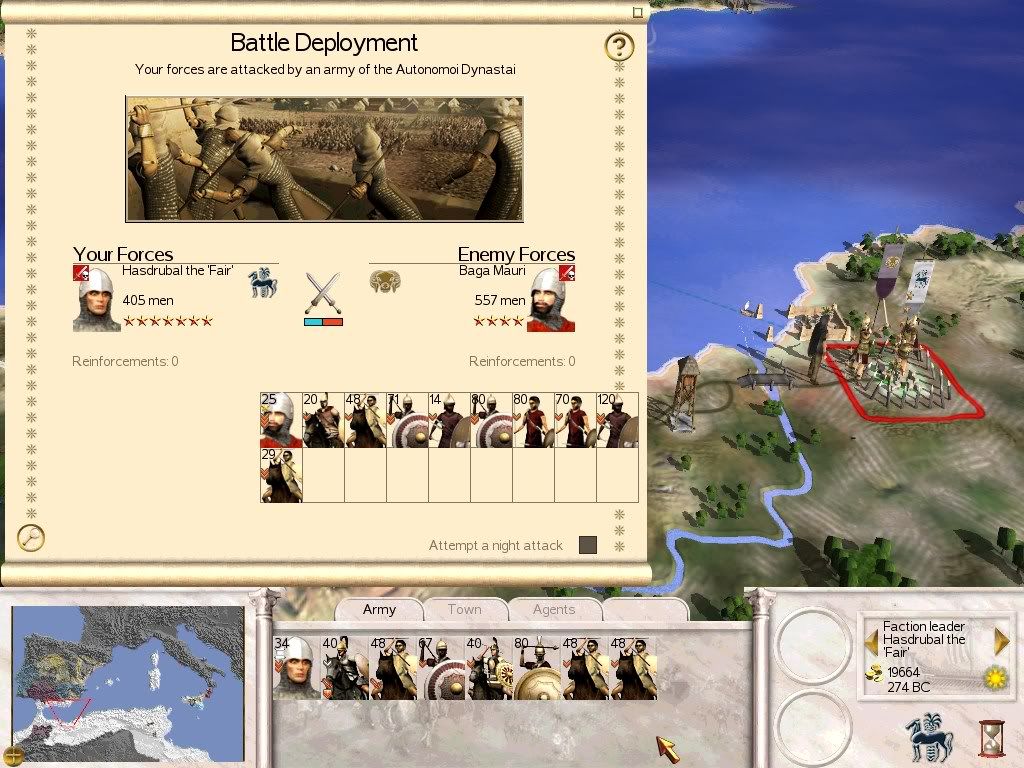Viewport: 1024px width, 768px height.
Task: Go to previous character with left arrow
Action: click(x=871, y=641)
